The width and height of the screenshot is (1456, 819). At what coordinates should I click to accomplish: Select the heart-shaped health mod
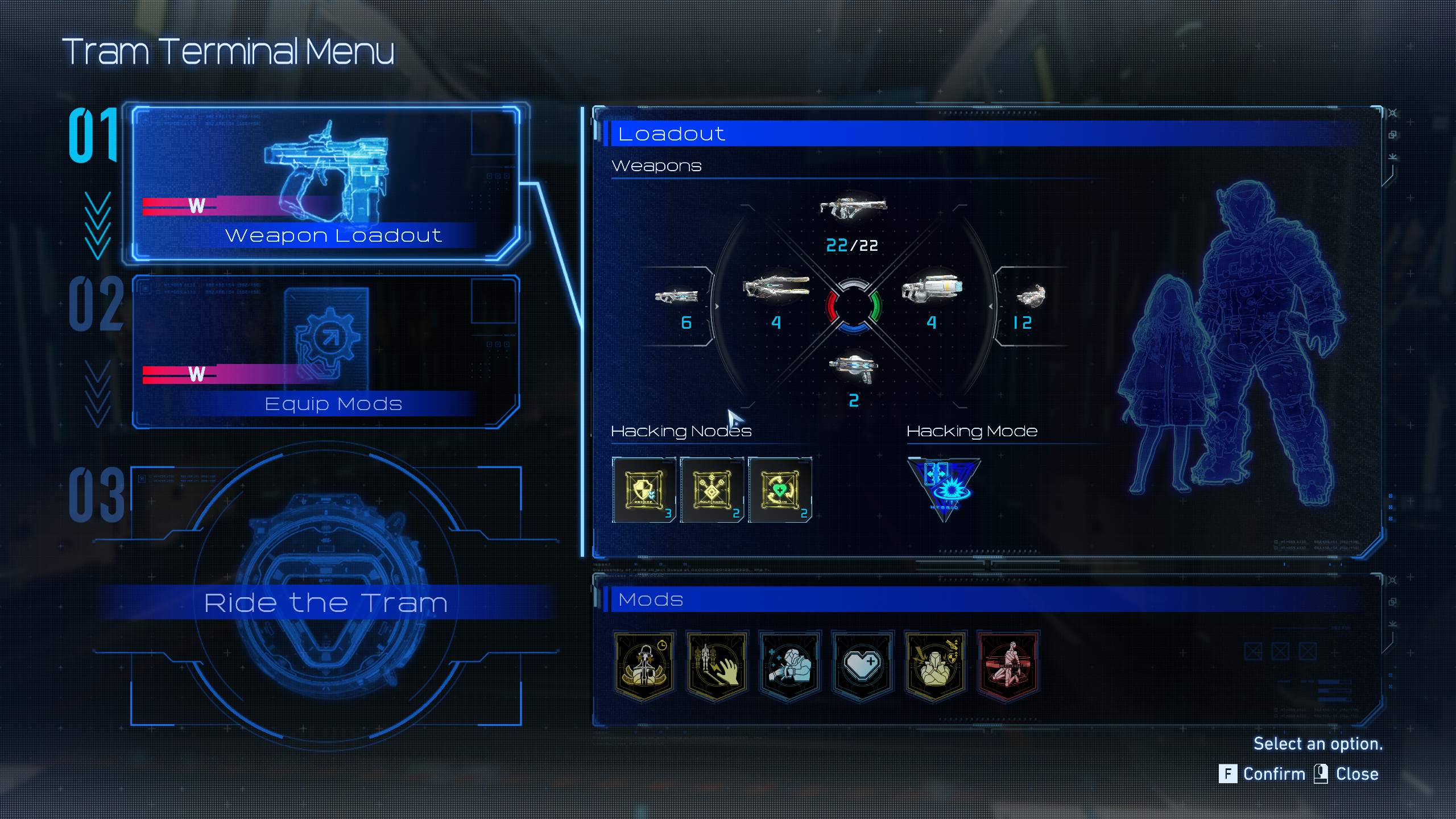click(862, 663)
